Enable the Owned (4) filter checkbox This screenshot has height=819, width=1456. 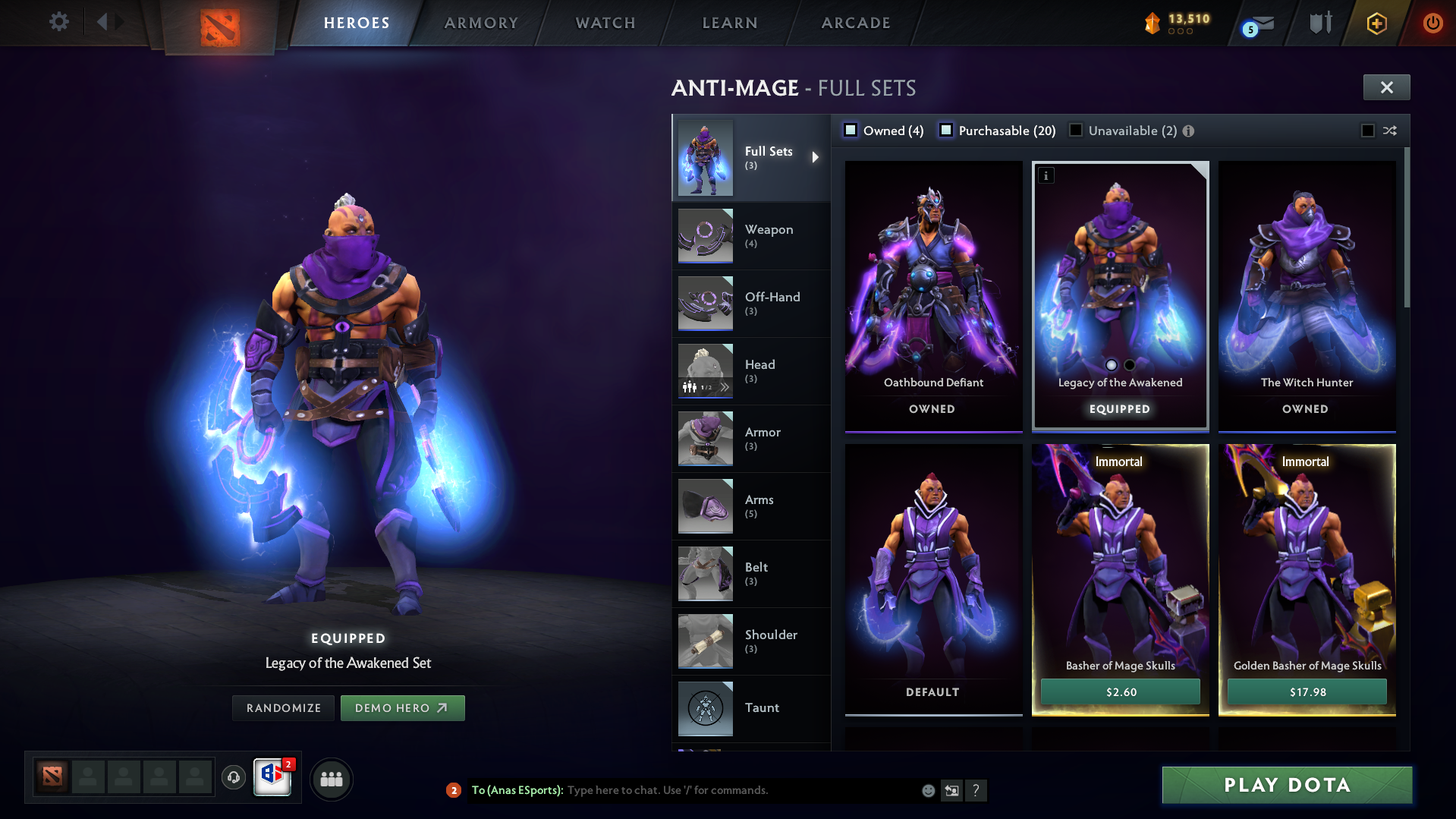tap(851, 131)
